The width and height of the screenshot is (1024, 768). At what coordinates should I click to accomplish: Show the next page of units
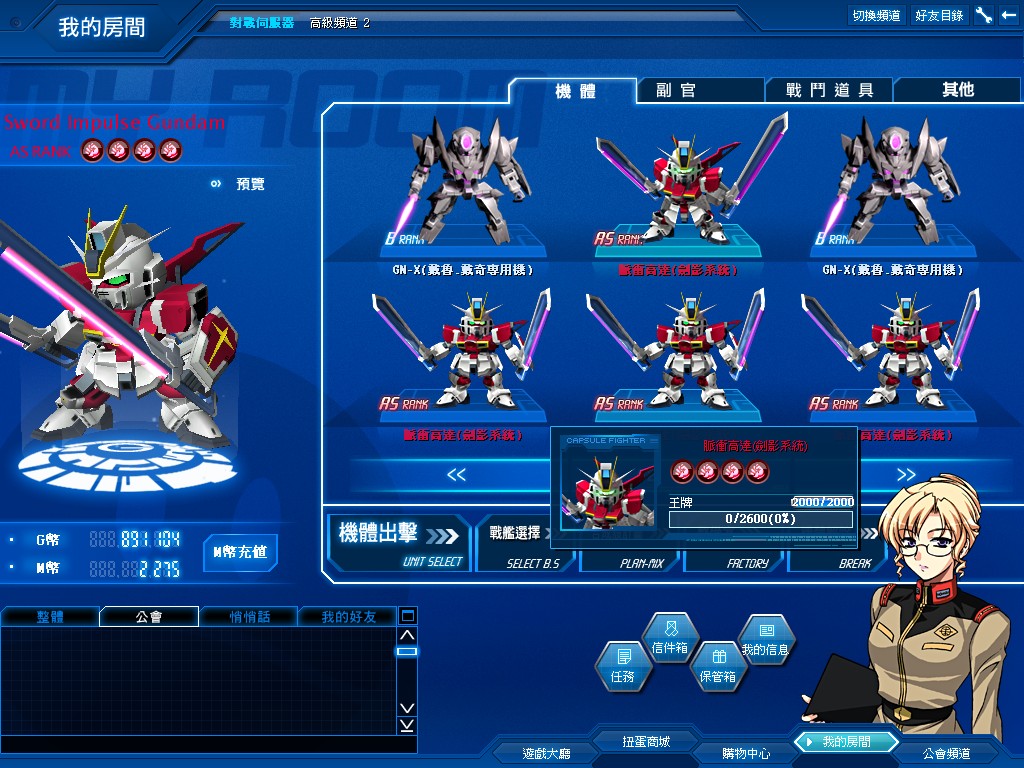(906, 475)
